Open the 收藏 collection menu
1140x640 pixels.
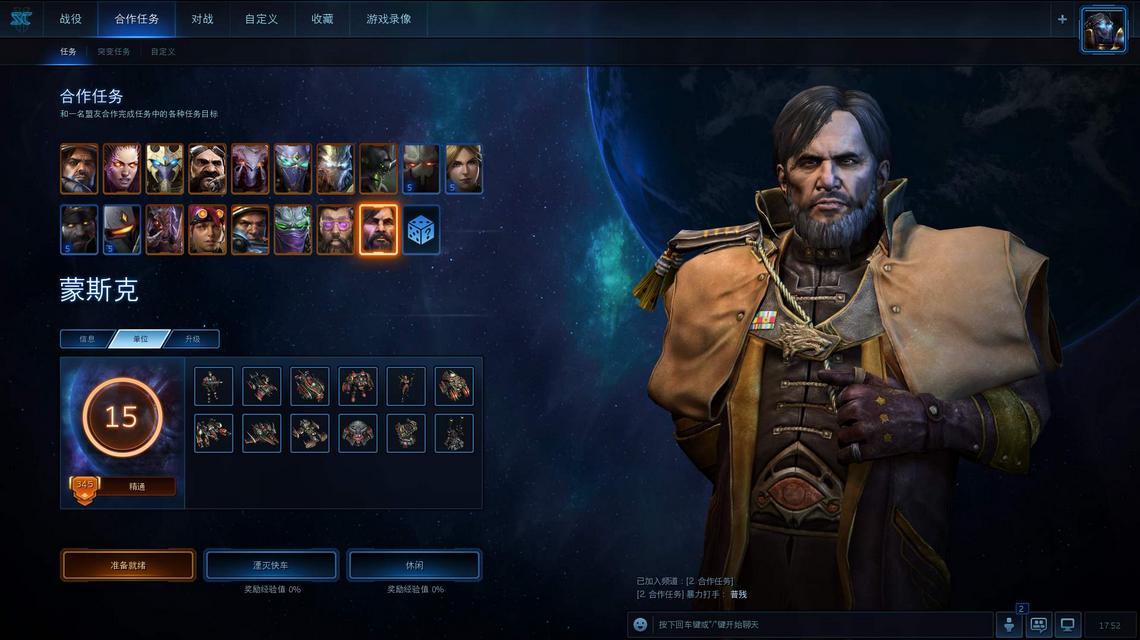click(322, 19)
